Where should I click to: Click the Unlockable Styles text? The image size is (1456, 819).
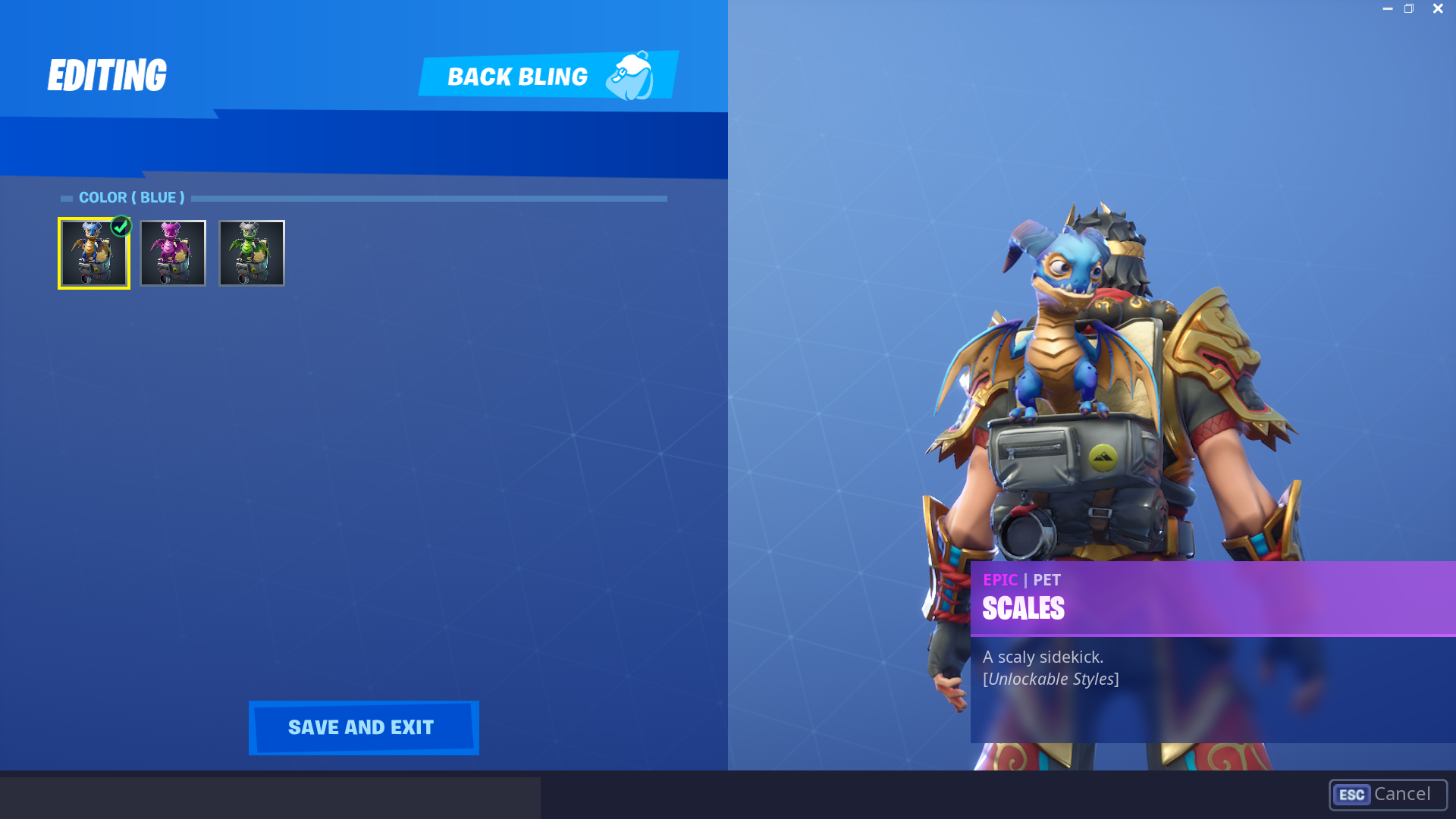(1050, 679)
